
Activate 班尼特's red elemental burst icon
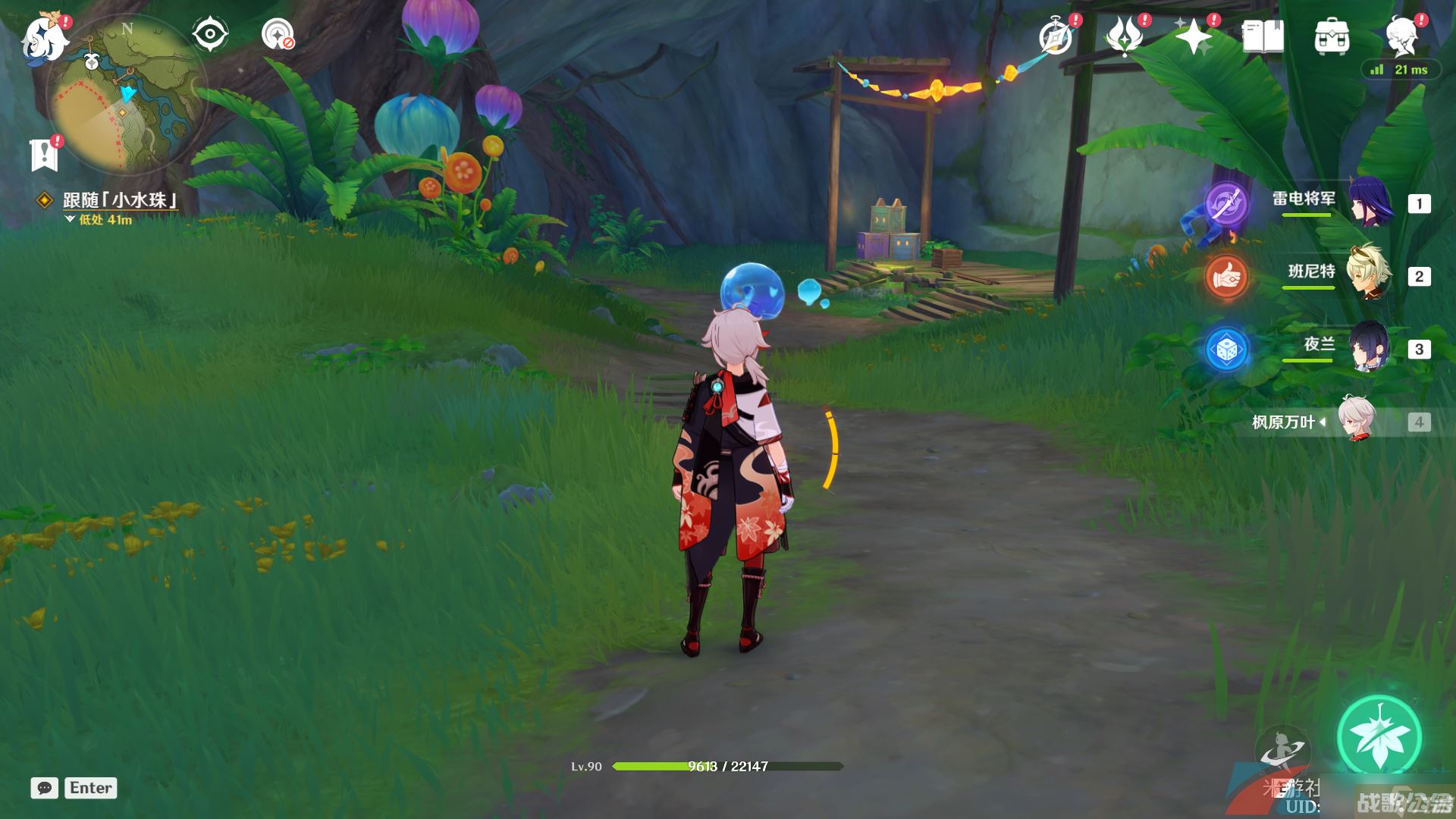[1226, 277]
